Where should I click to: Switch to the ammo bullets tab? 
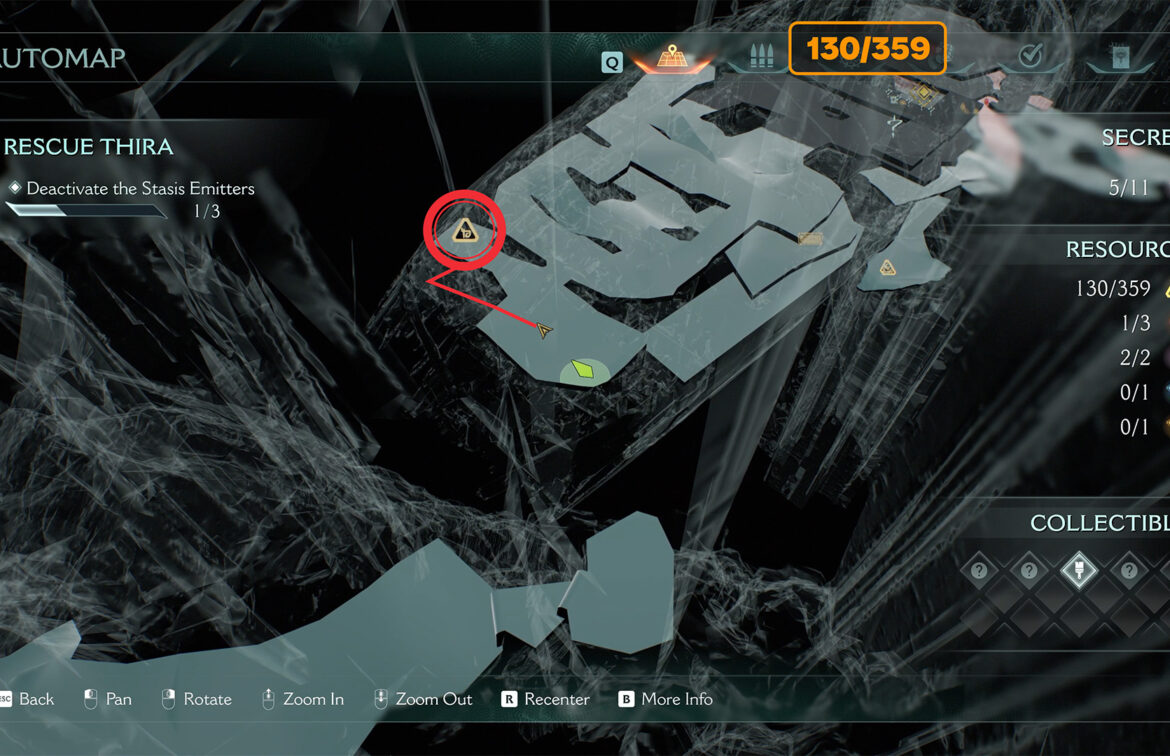click(x=757, y=56)
